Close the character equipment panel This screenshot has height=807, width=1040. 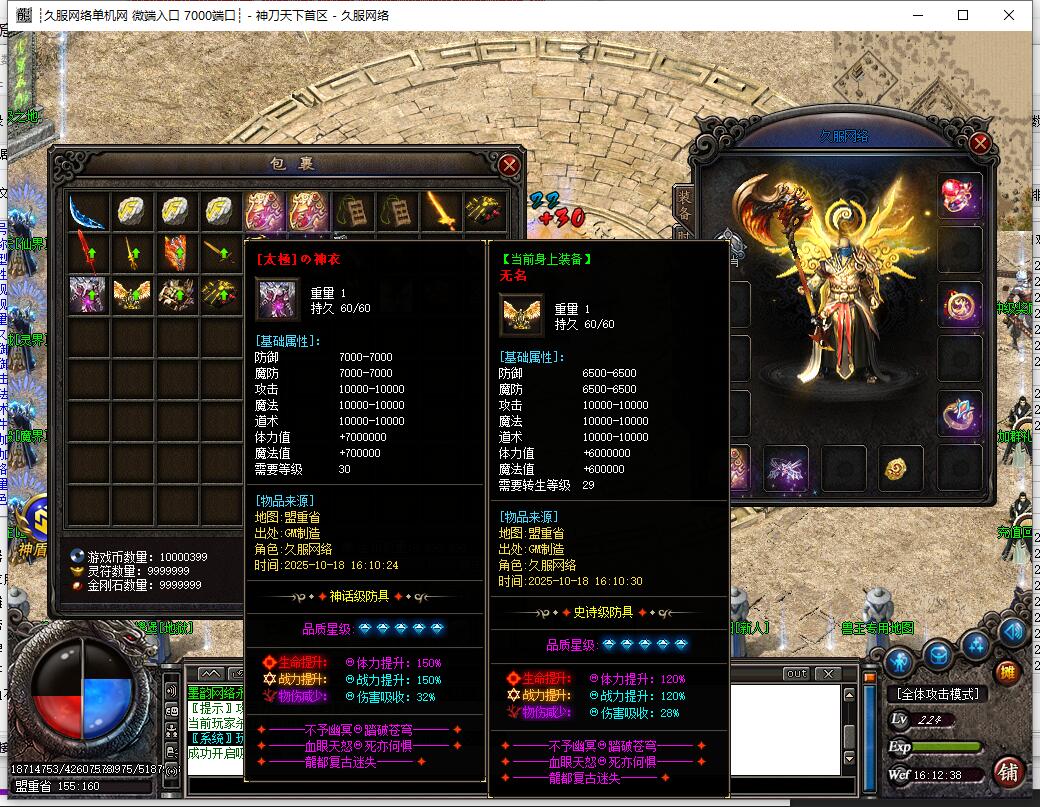(x=980, y=143)
